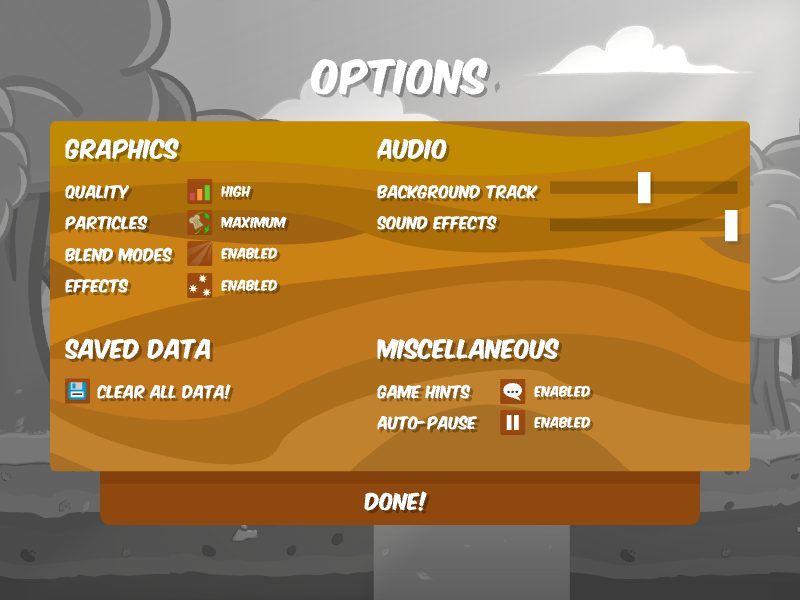Viewport: 800px width, 600px height.
Task: Click the Sound Effects volume slider handle
Action: [x=731, y=225]
